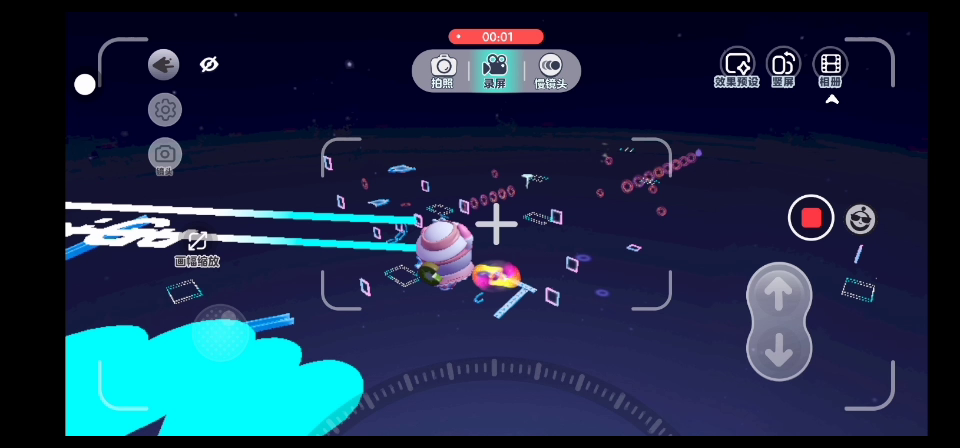Tap the virtual movement joystick
Screen dimensions: 960x448
tap(221, 331)
